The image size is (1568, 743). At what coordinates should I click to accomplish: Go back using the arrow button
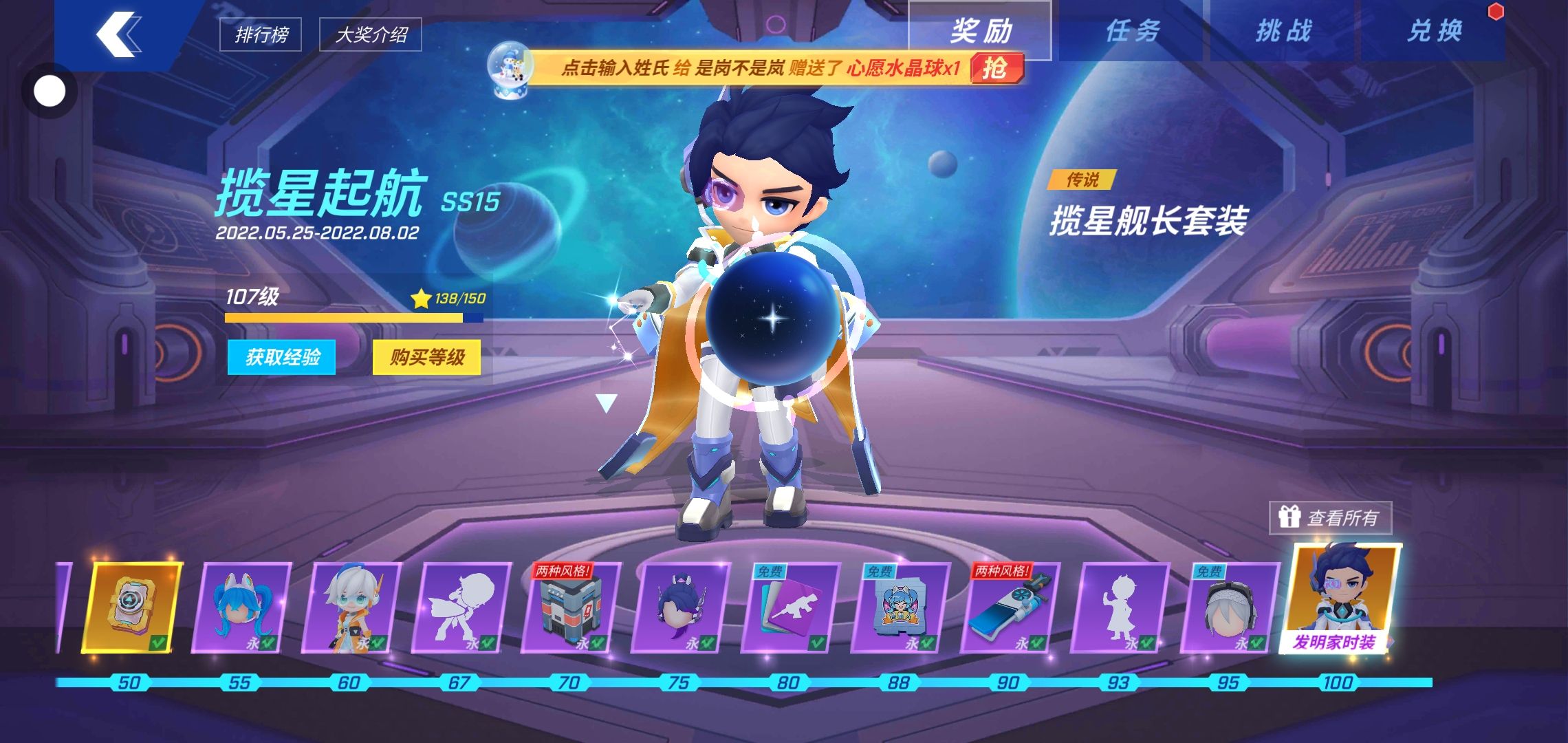tap(120, 33)
